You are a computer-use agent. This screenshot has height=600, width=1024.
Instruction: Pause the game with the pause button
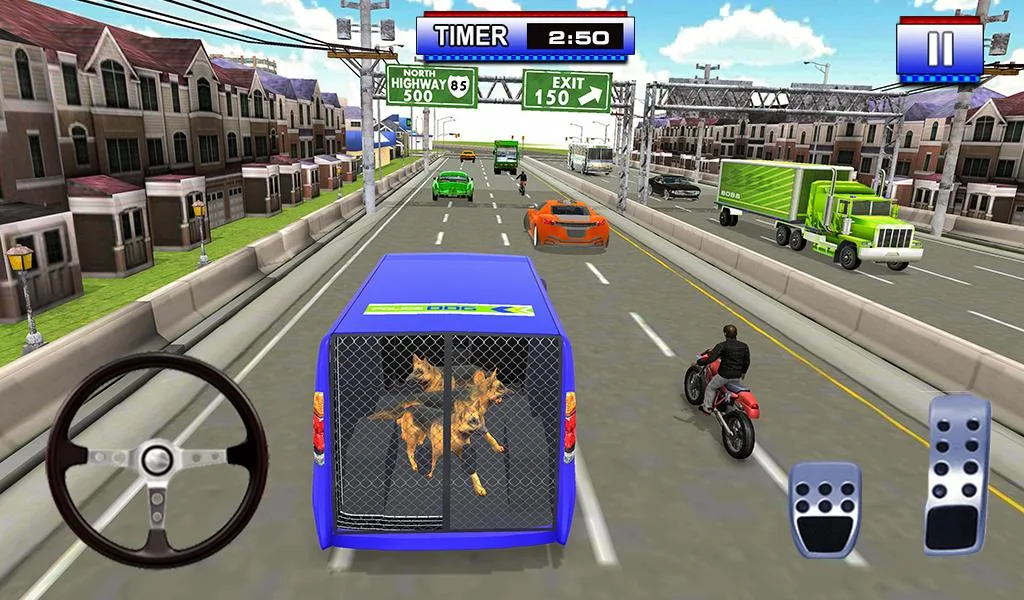[939, 48]
